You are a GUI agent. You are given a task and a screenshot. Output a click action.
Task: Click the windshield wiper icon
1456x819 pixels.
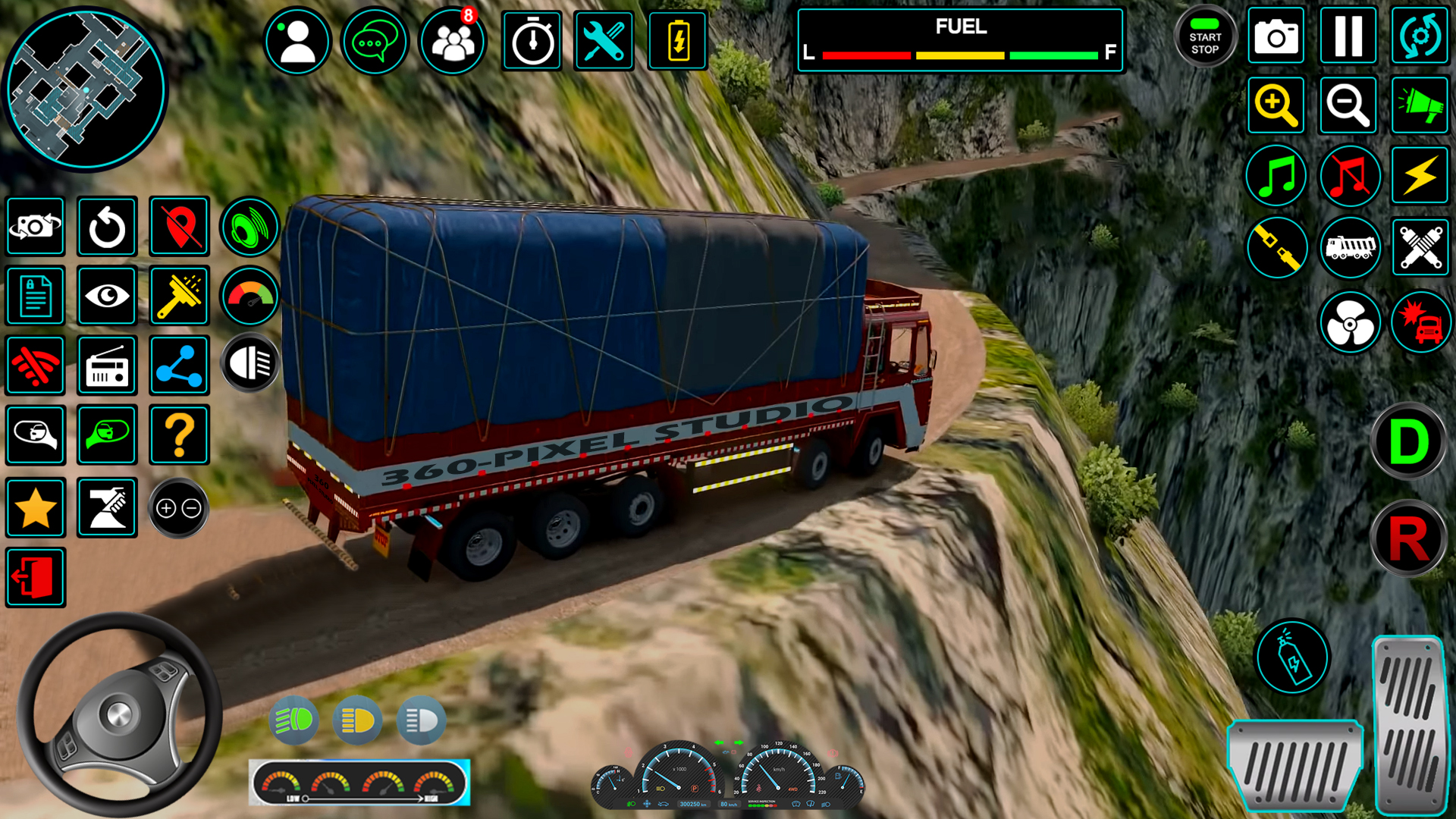coord(179,297)
